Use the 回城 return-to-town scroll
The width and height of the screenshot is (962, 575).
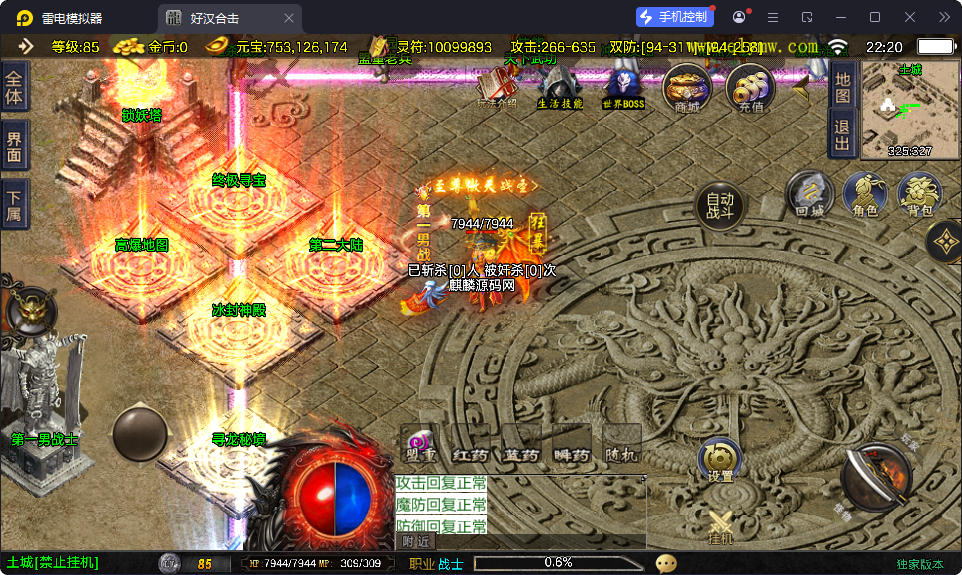coord(809,193)
